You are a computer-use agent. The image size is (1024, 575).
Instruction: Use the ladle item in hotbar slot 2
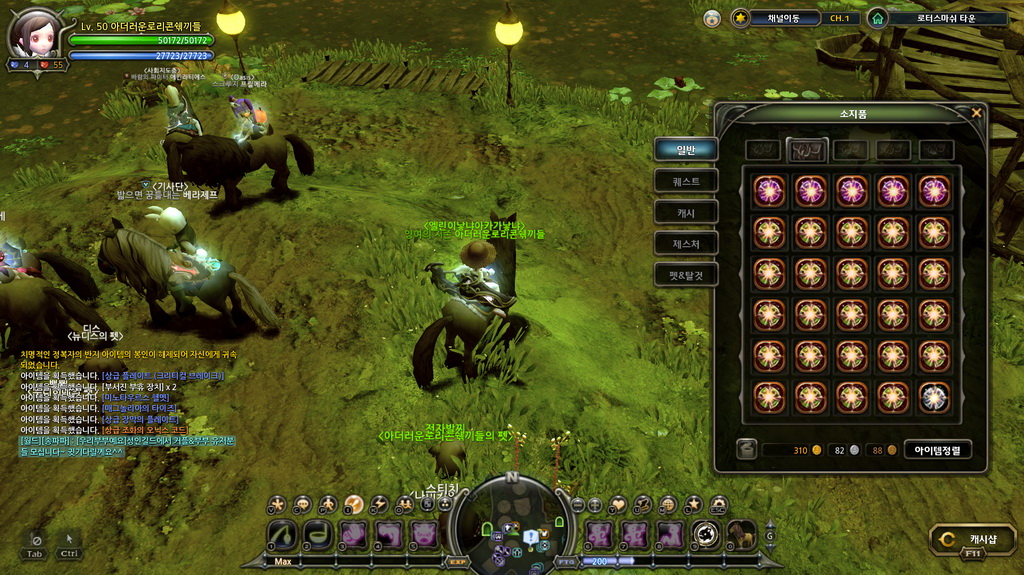click(x=317, y=535)
